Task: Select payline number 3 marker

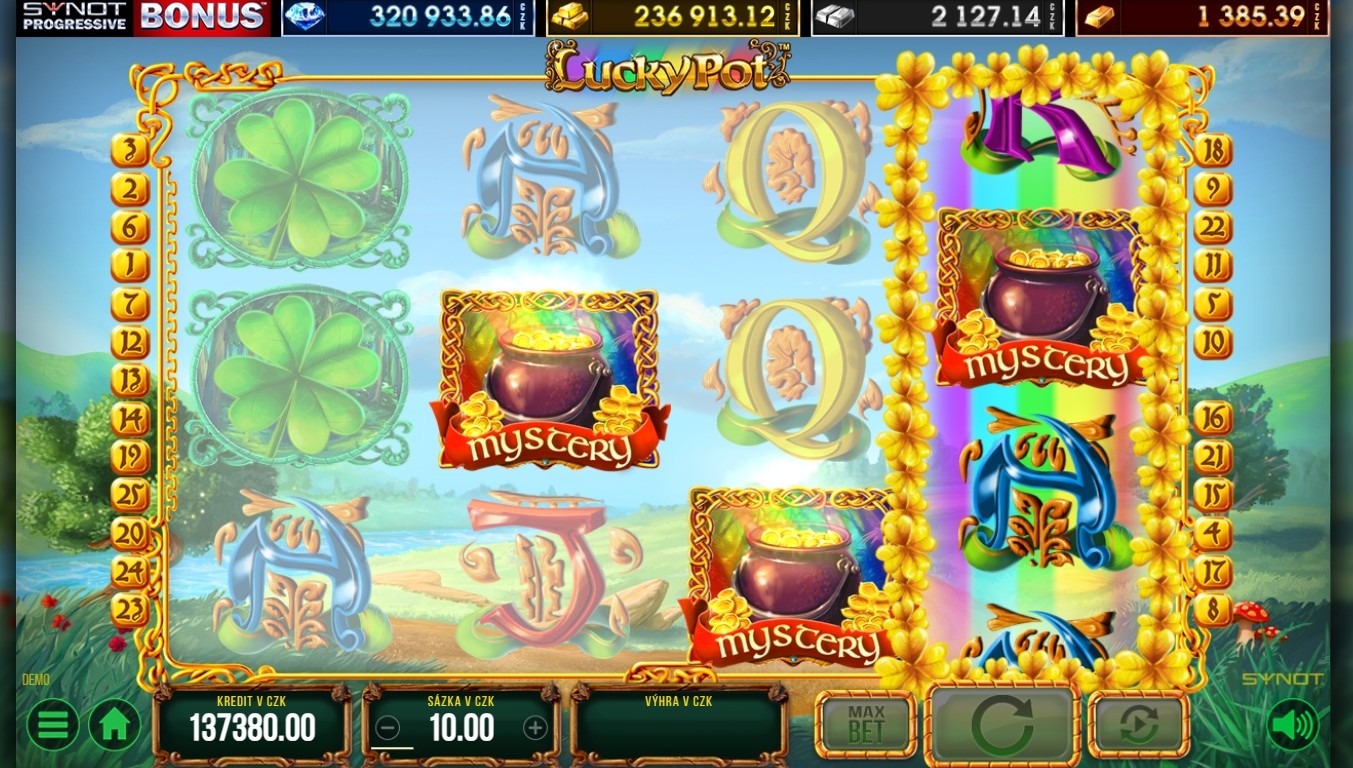Action: pos(130,151)
